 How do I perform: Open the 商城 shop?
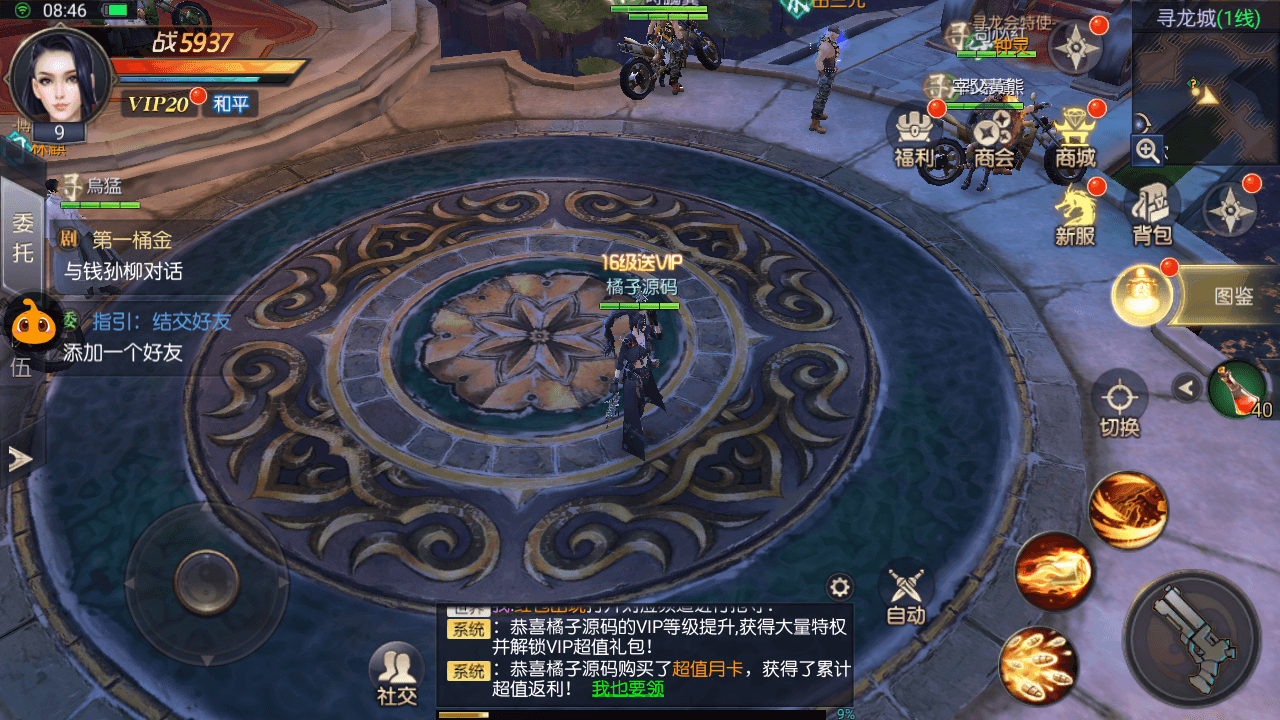pos(1075,137)
